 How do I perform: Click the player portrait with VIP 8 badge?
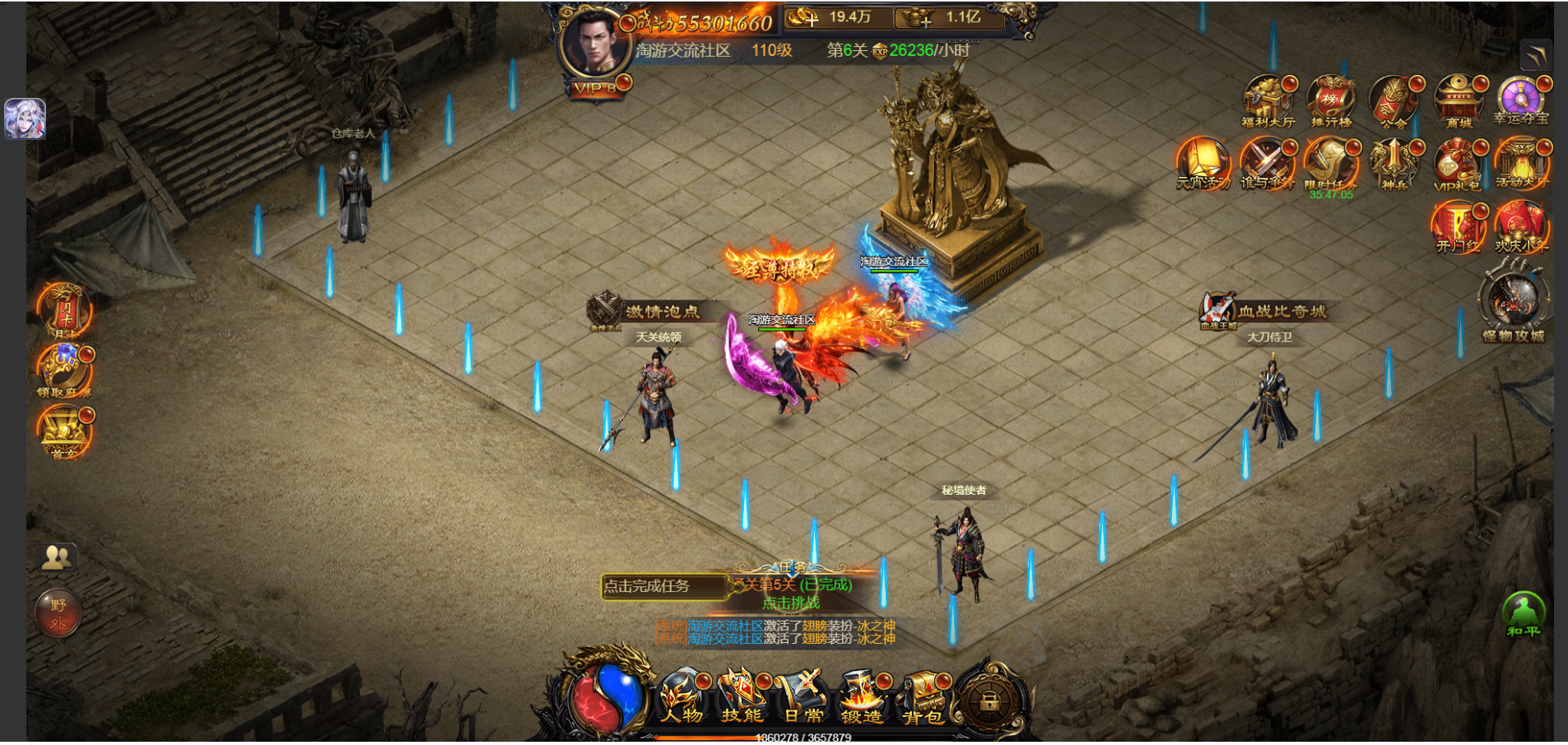pyautogui.click(x=593, y=48)
